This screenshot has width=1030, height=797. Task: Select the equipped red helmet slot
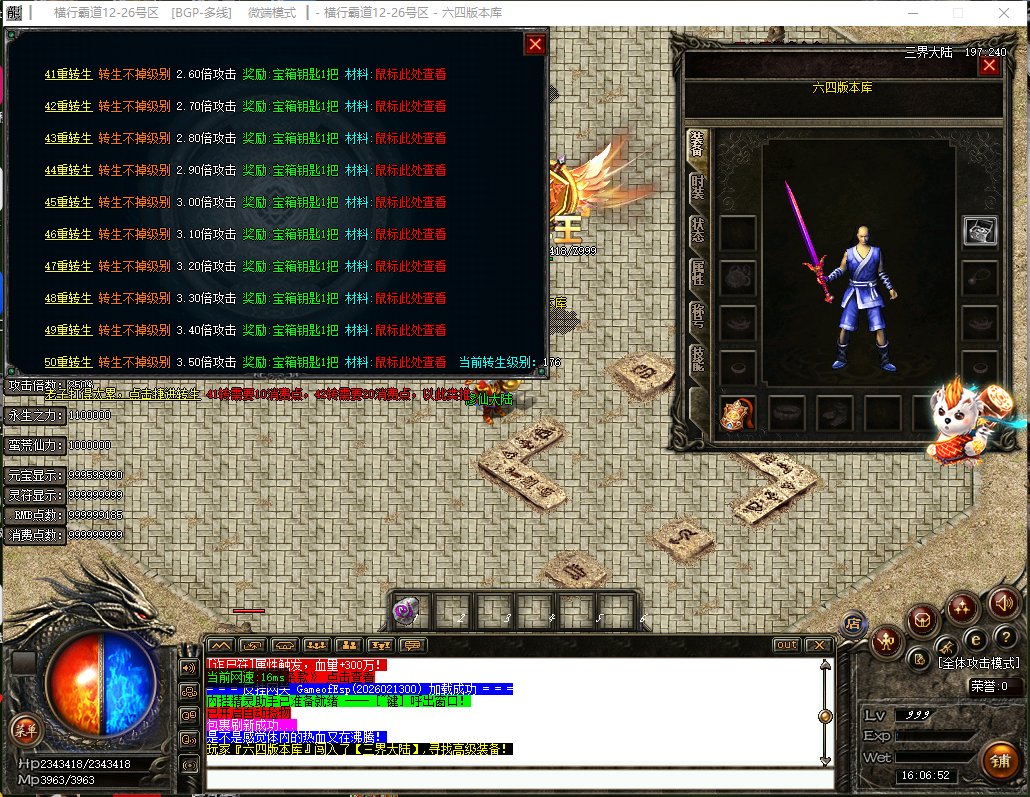(738, 412)
